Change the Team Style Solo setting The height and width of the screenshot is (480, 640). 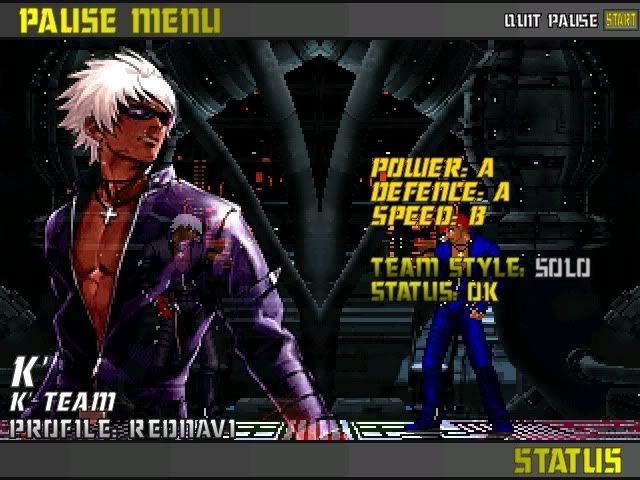(x=562, y=268)
